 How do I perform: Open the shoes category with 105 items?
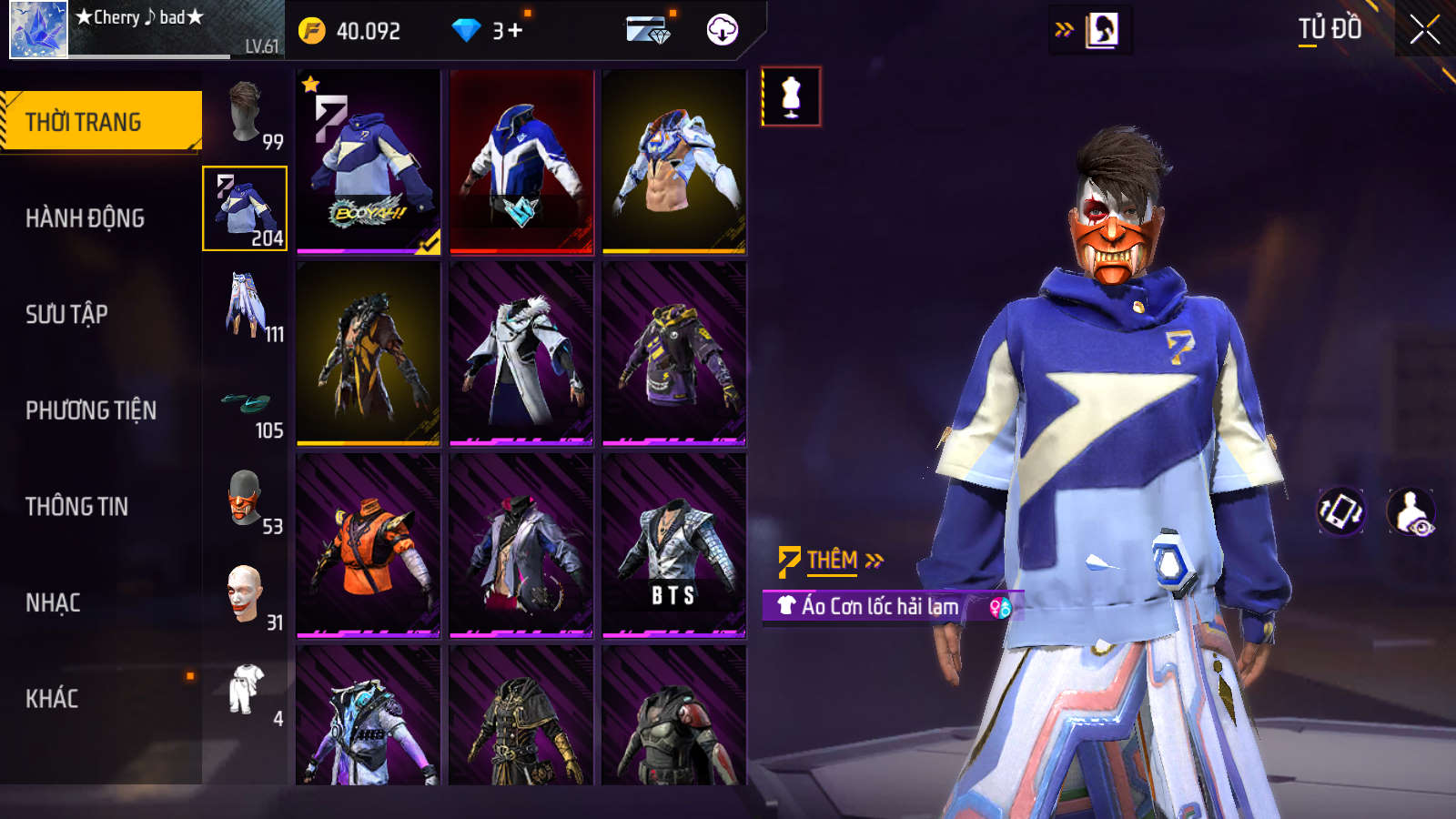pyautogui.click(x=246, y=408)
